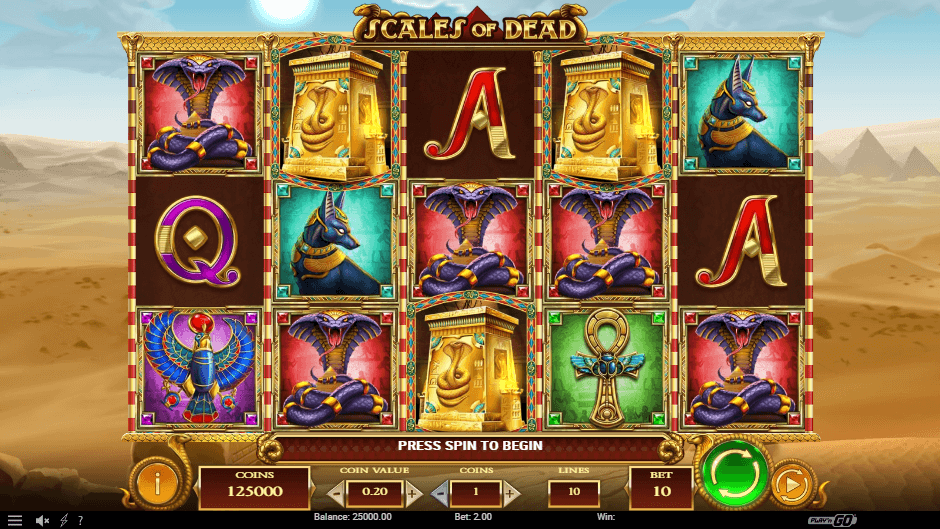This screenshot has height=529, width=940.
Task: Toggle the lightning bolt fast play
Action: [x=64, y=521]
